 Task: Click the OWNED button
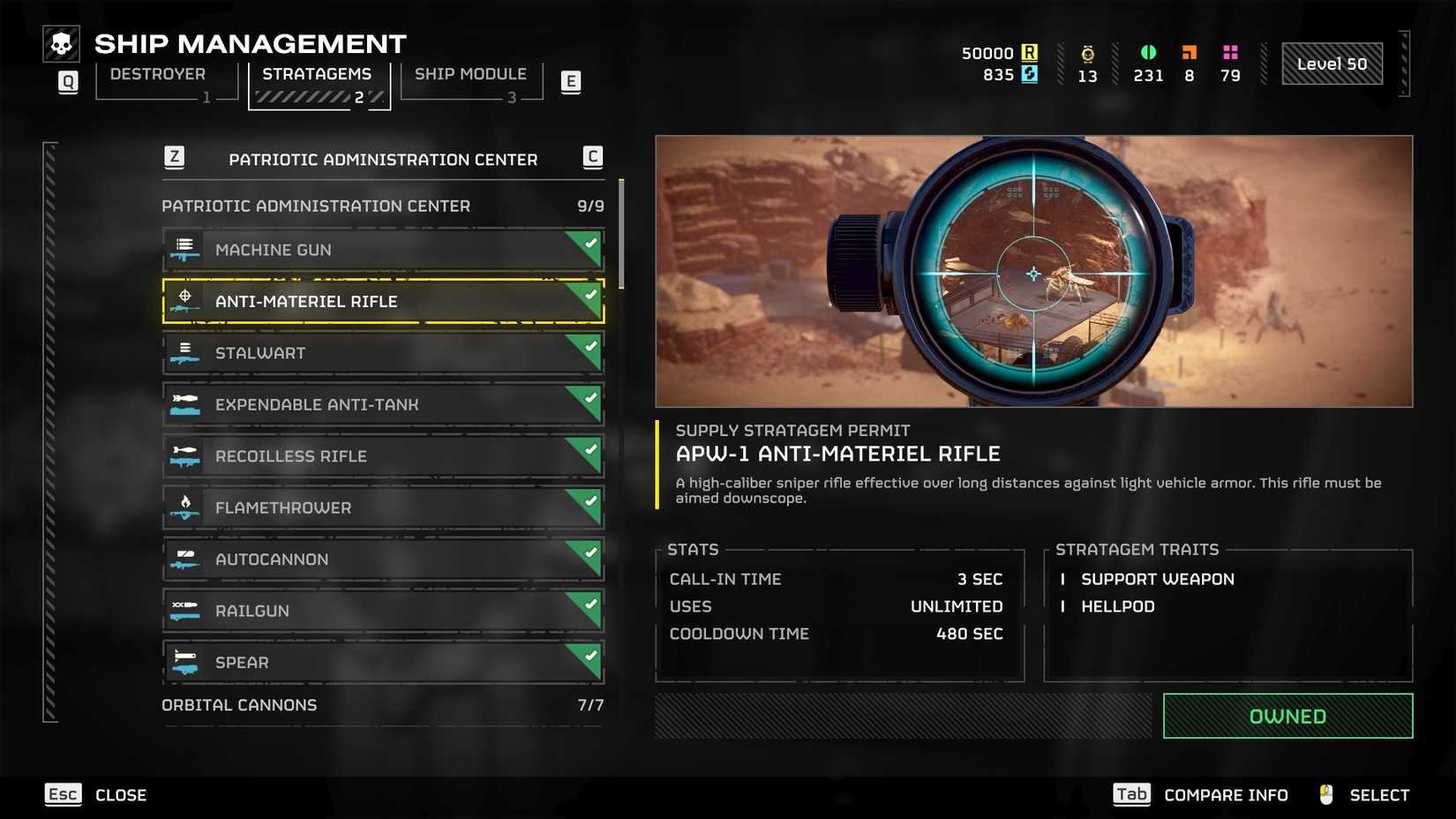(1287, 716)
